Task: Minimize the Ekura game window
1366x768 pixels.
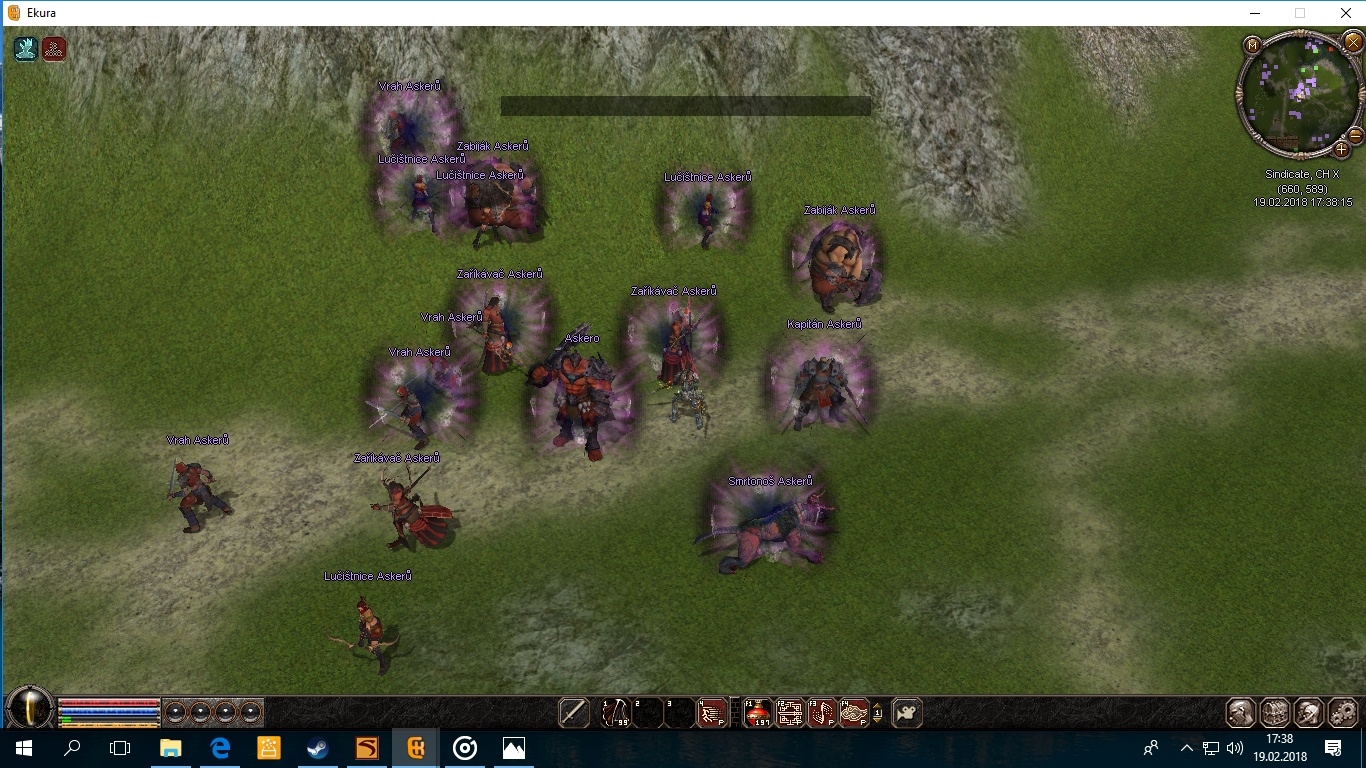Action: [1254, 13]
